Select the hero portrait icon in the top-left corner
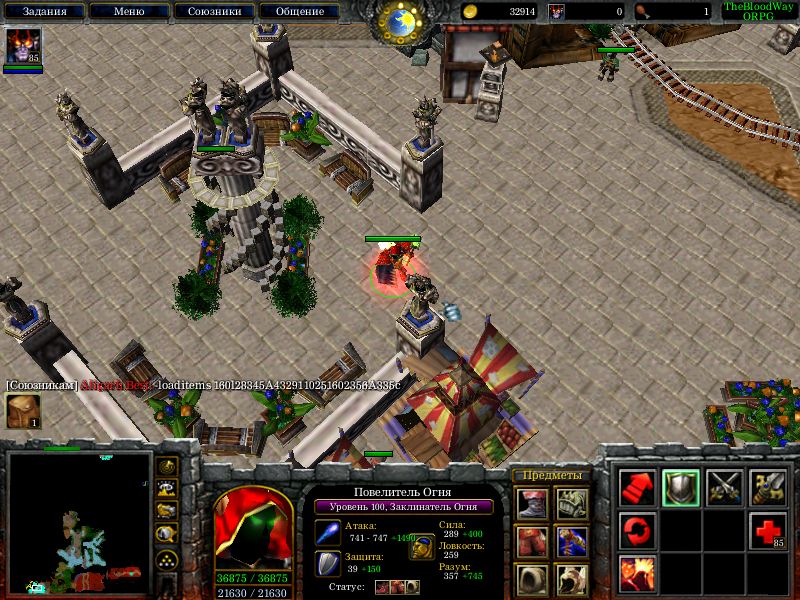 click(22, 46)
